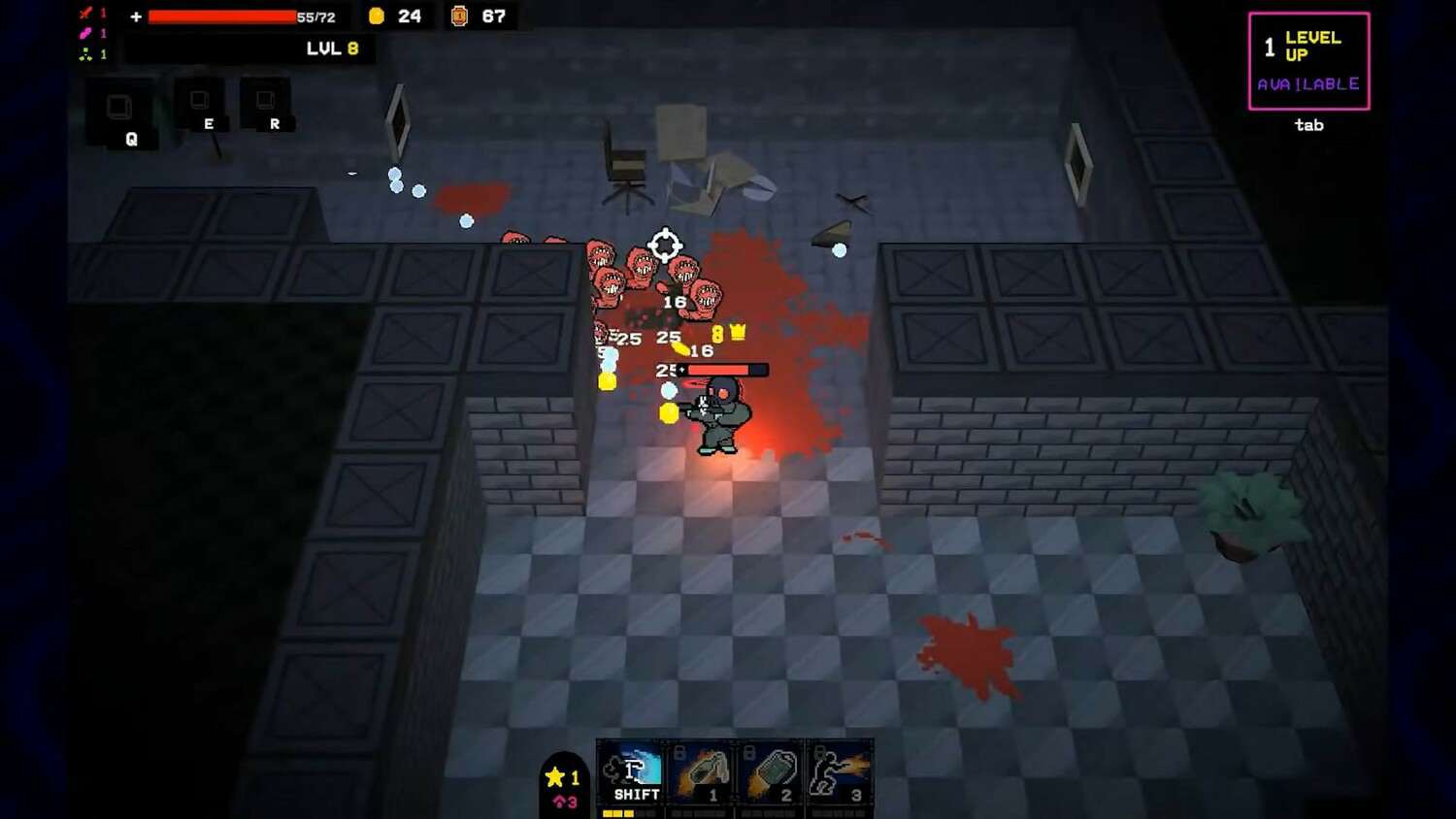Activate the SHIFT dash ability
The image size is (1456, 819).
[631, 773]
